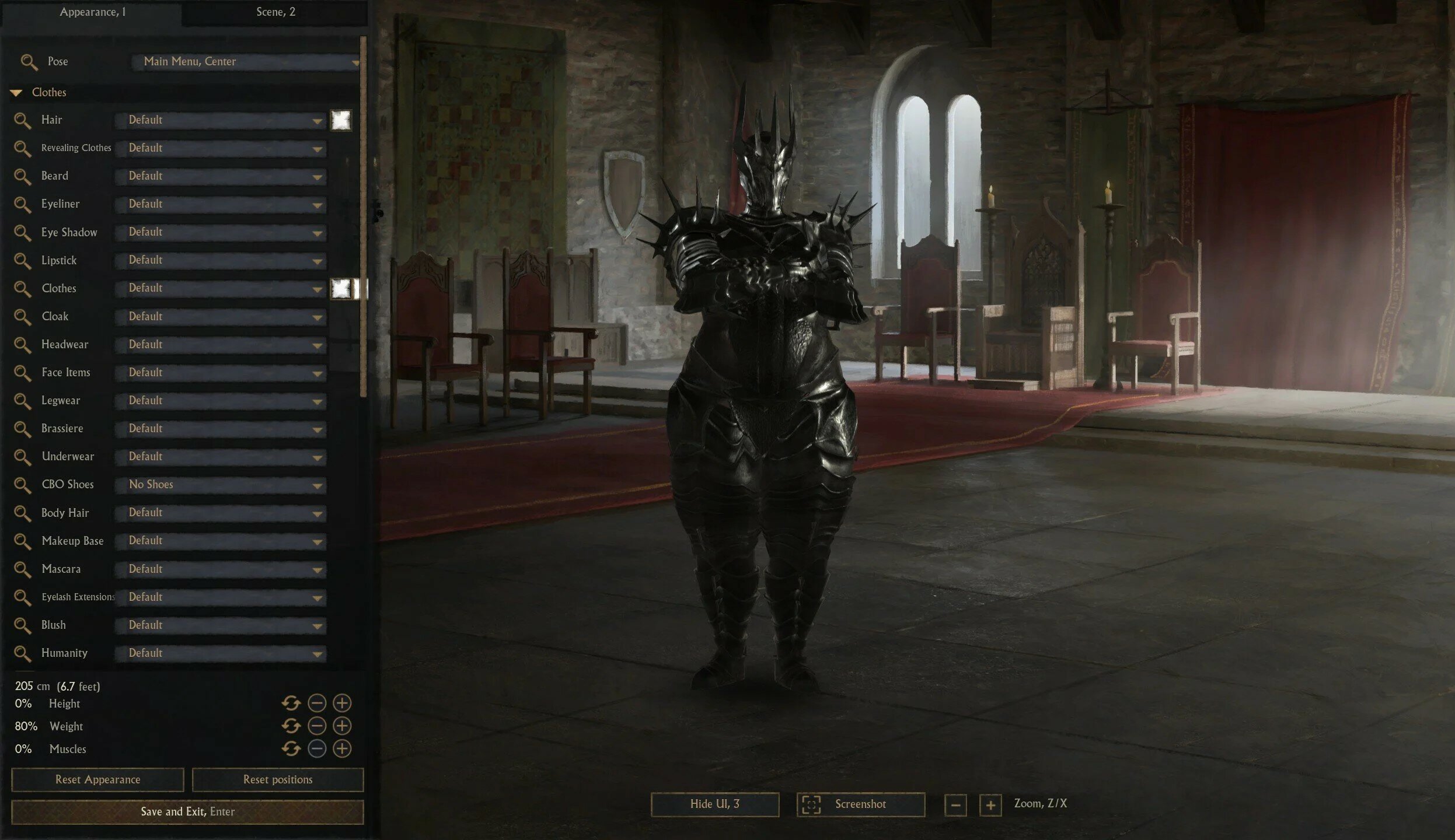Open the Legwear search
The width and height of the screenshot is (1455, 840).
point(24,401)
